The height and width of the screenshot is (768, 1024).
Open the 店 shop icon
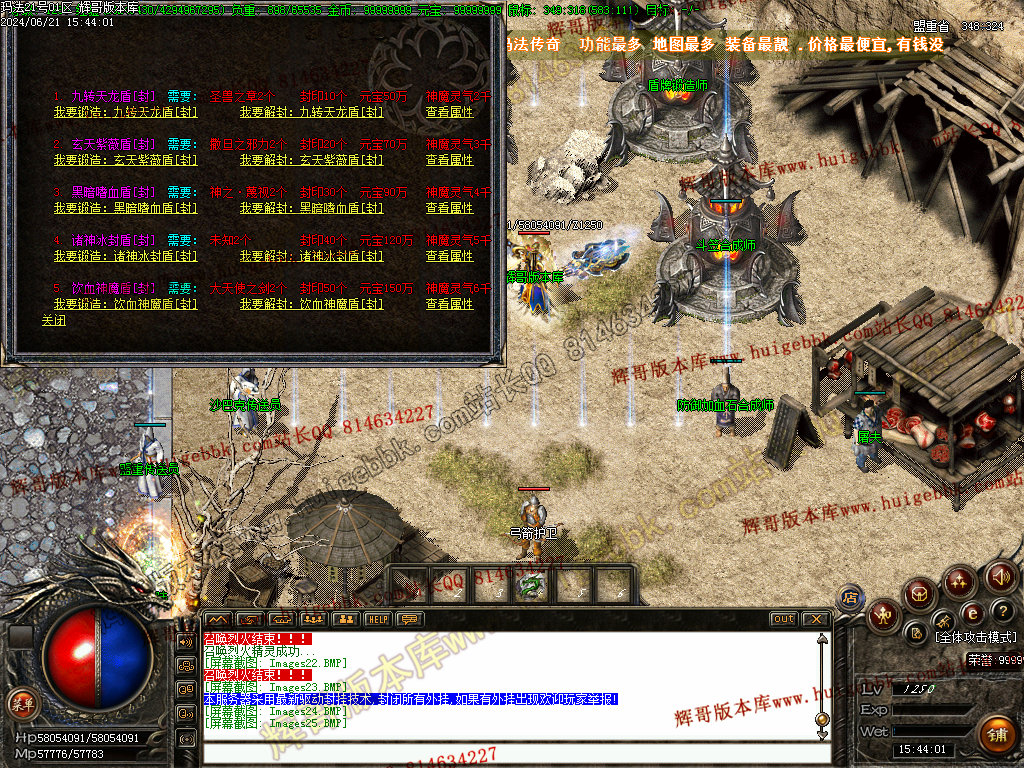[850, 598]
